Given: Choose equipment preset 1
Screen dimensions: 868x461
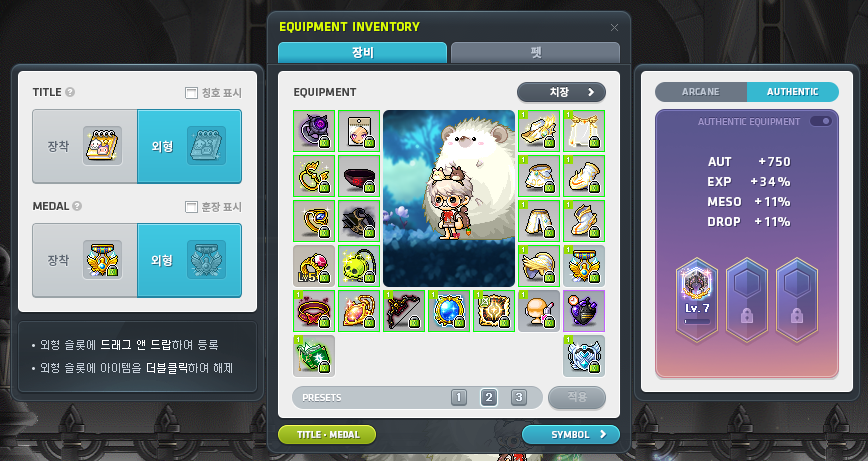Looking at the screenshot, I should point(459,397).
